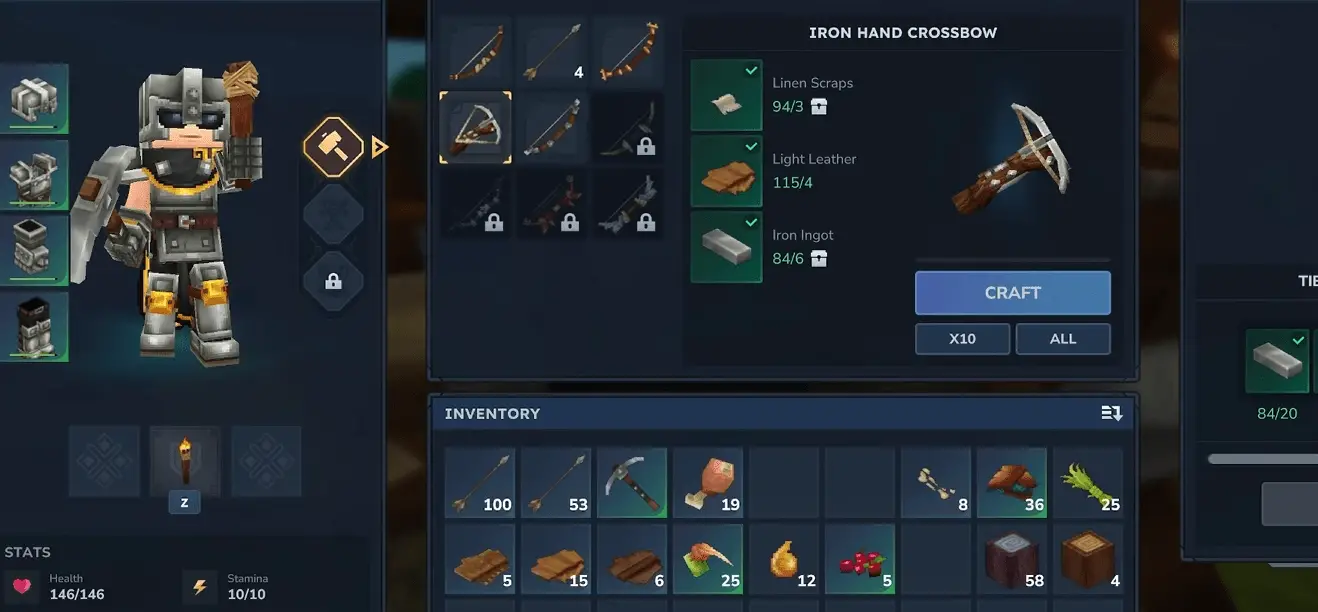1318x612 pixels.
Task: Click the torch quick slot
Action: click(x=184, y=461)
